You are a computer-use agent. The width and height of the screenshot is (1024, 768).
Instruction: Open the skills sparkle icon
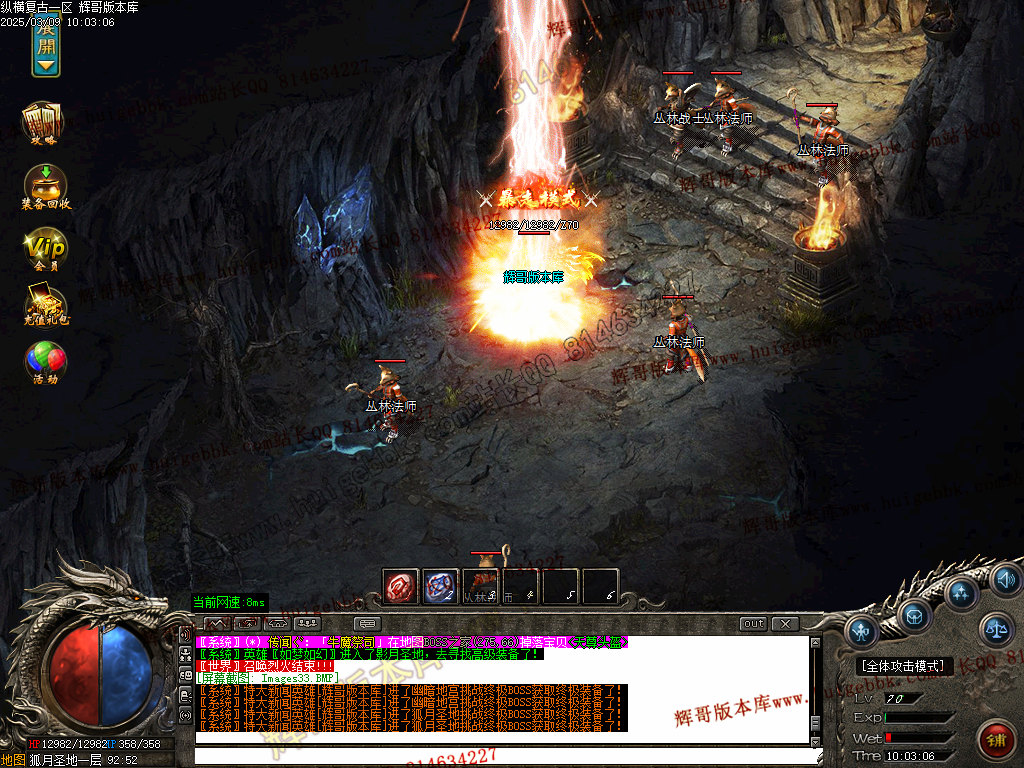(x=961, y=593)
